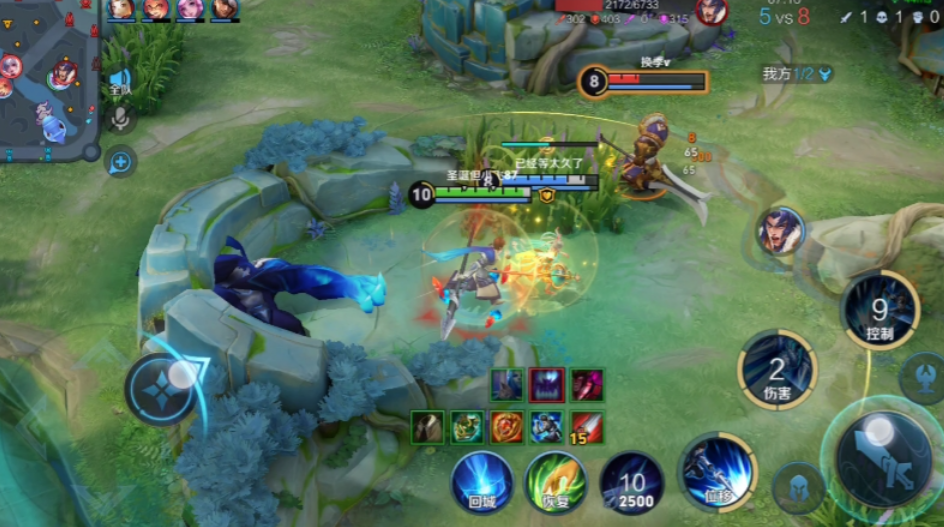Viewport: 944px width, 527px height.
Task: Target the enemy hero portrait shortcut
Action: pyautogui.click(x=780, y=232)
